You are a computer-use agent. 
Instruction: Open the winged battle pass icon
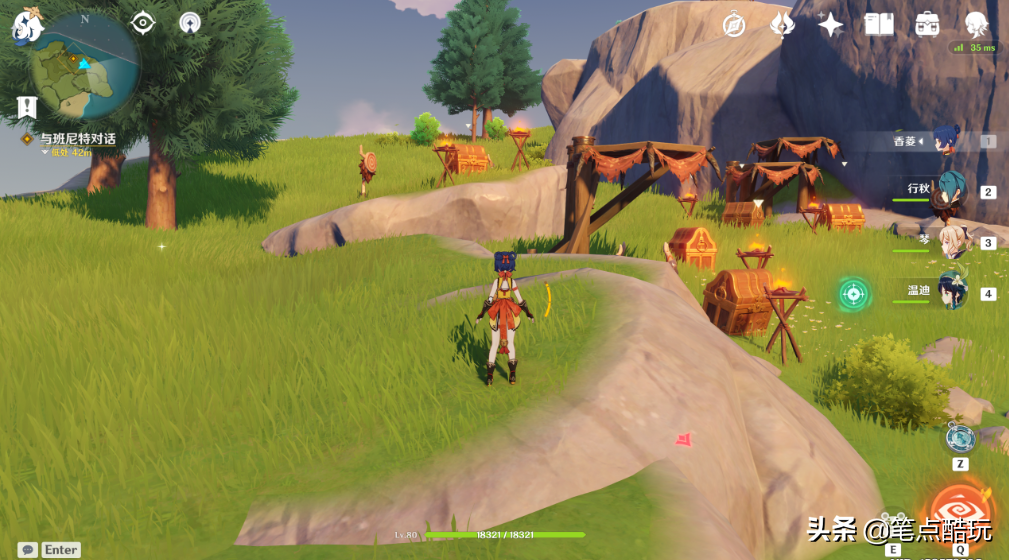coord(782,24)
